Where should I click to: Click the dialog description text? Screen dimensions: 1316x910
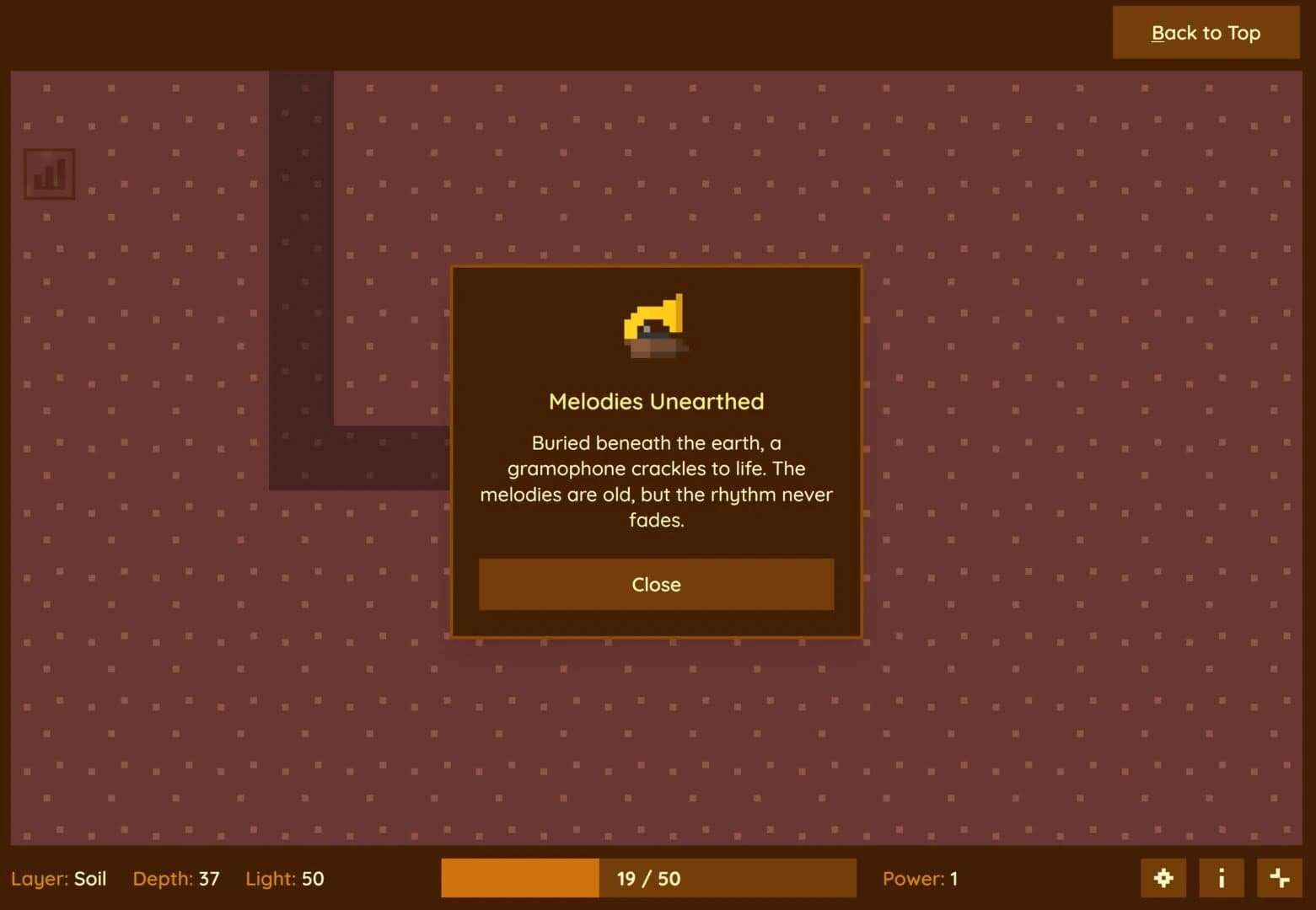click(656, 480)
